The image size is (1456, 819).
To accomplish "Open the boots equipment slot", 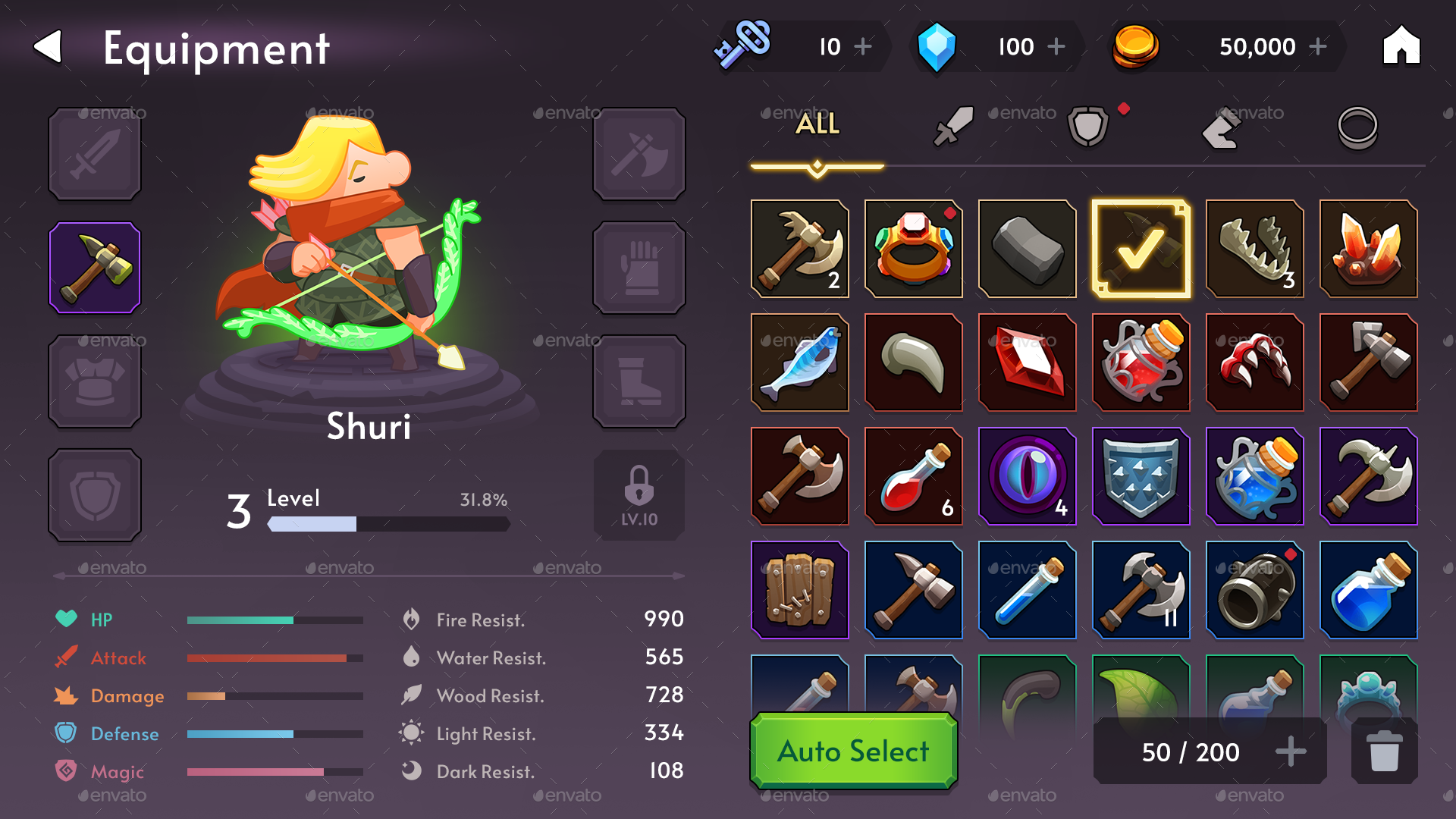I will [639, 381].
